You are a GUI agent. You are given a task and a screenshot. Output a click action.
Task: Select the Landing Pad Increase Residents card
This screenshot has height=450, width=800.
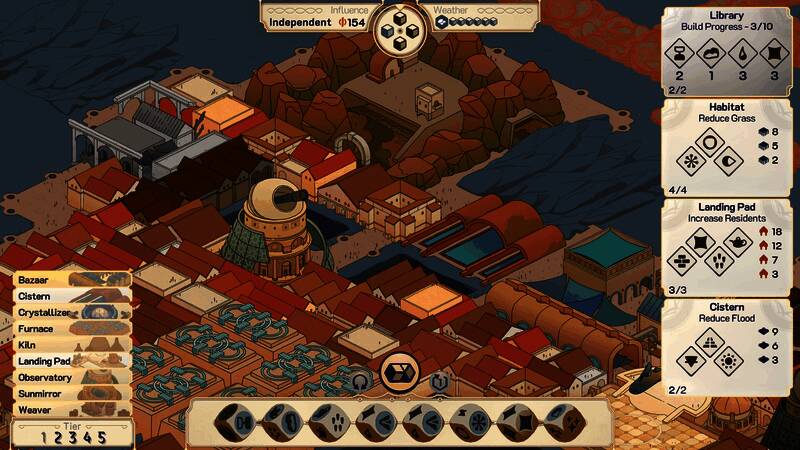(x=727, y=247)
